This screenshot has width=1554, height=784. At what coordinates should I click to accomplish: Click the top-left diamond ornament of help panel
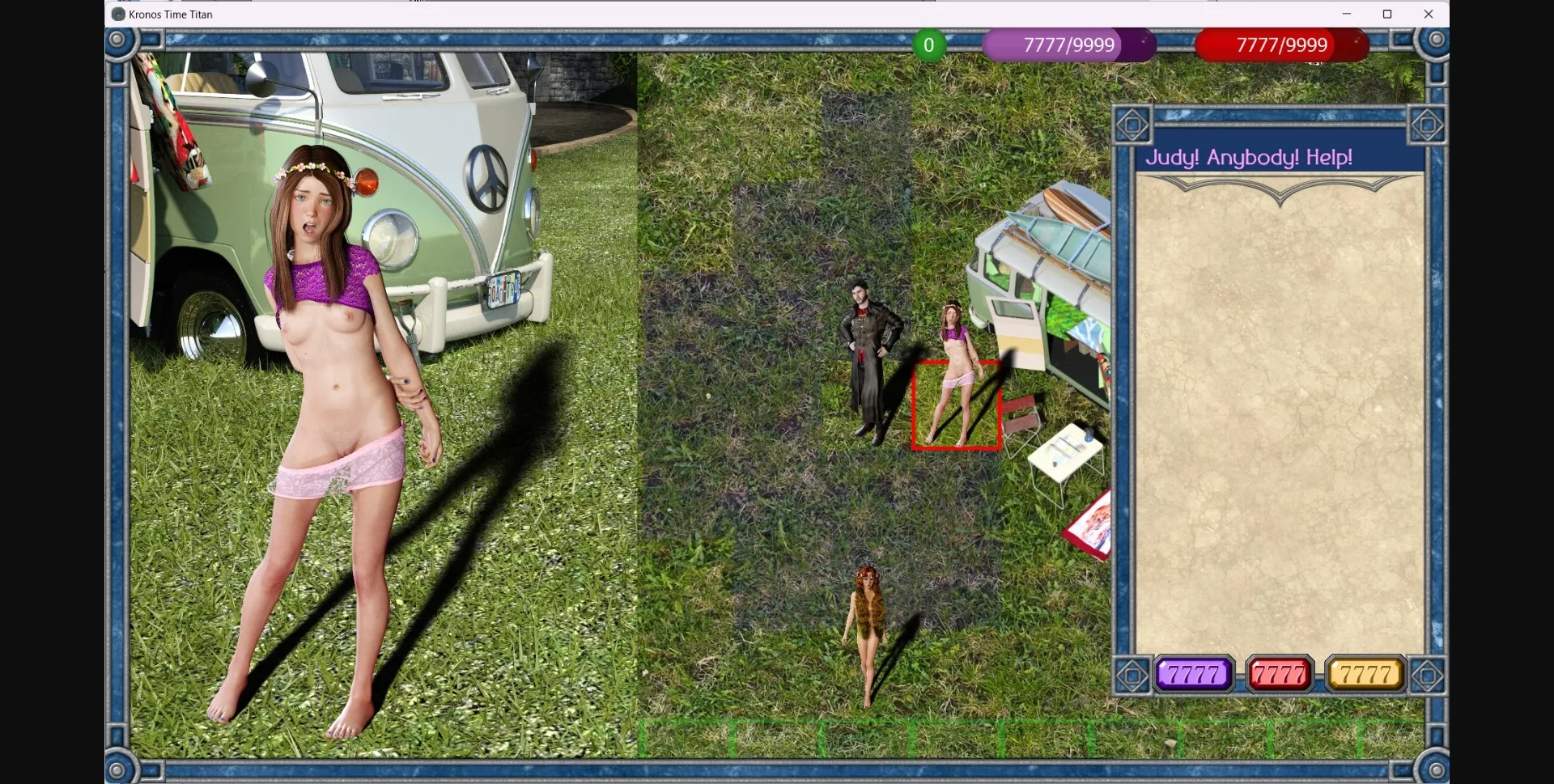pyautogui.click(x=1133, y=124)
